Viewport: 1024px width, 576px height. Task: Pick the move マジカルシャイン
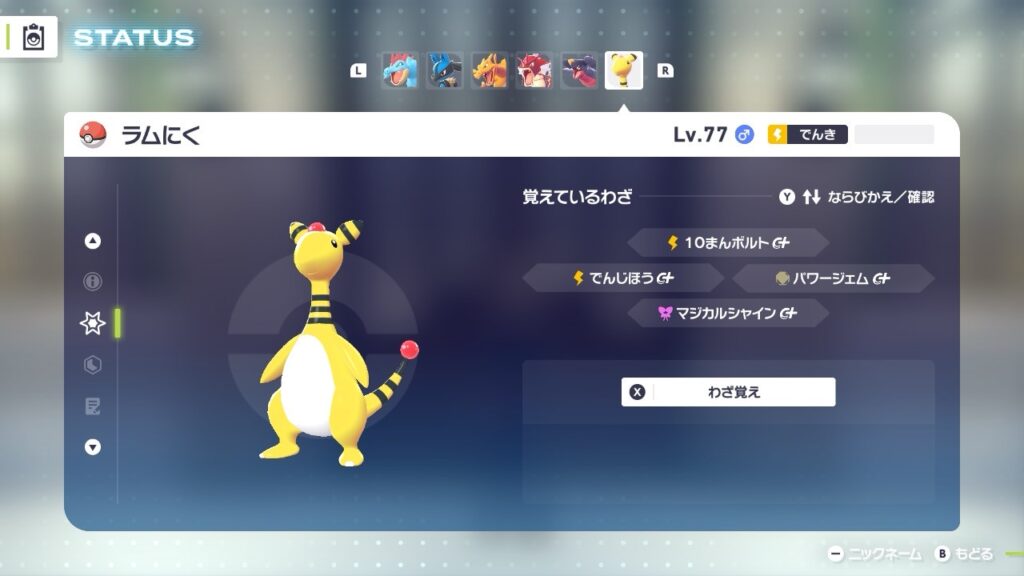[x=728, y=313]
